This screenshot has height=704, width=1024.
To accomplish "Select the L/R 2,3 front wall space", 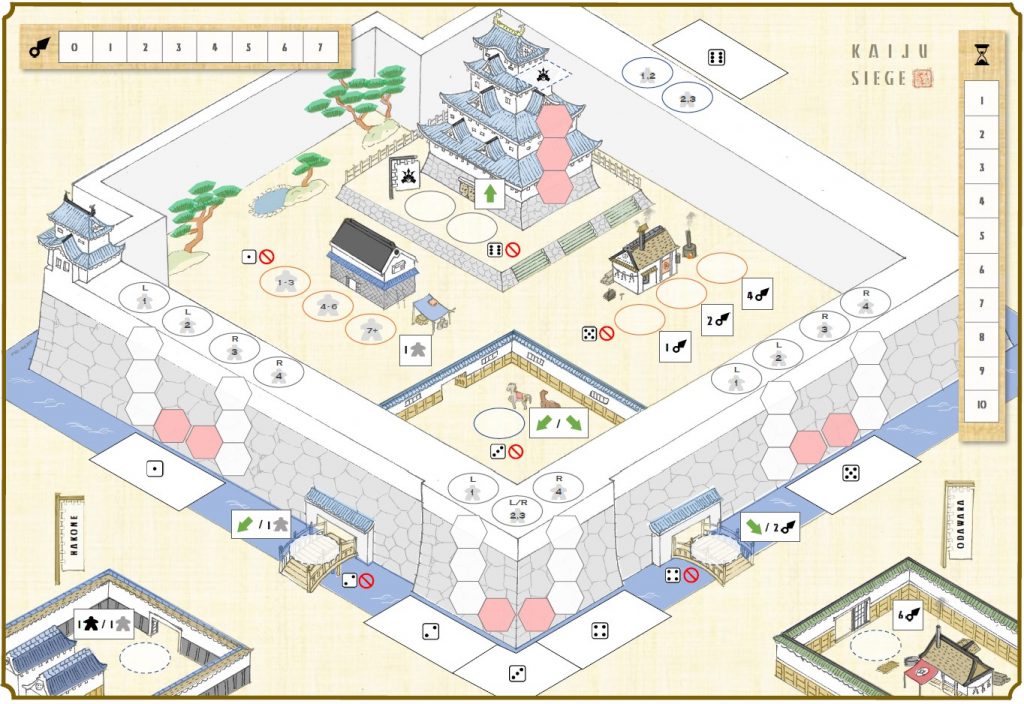I will coord(517,510).
